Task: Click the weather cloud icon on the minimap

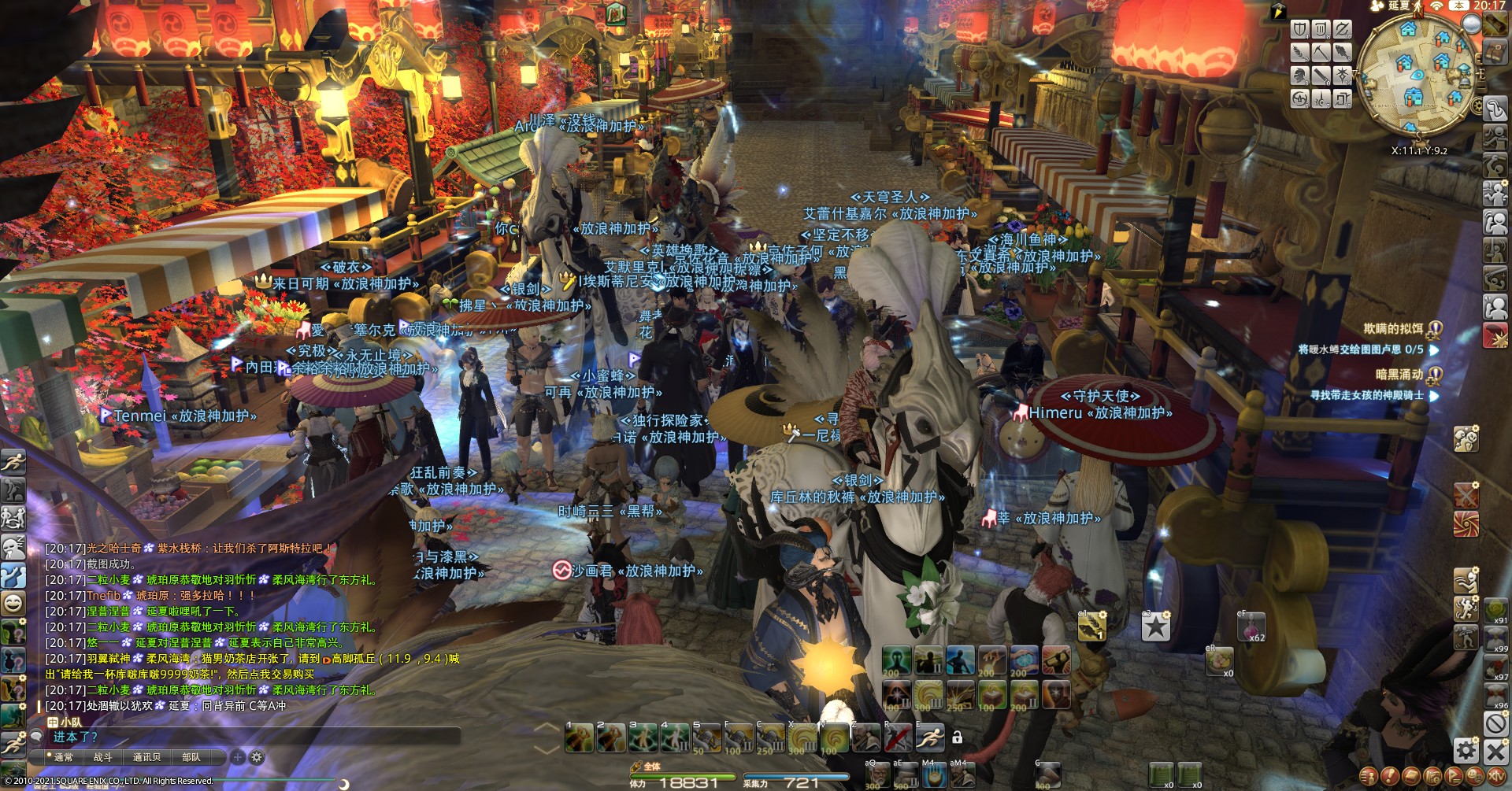Action: 1471,24
